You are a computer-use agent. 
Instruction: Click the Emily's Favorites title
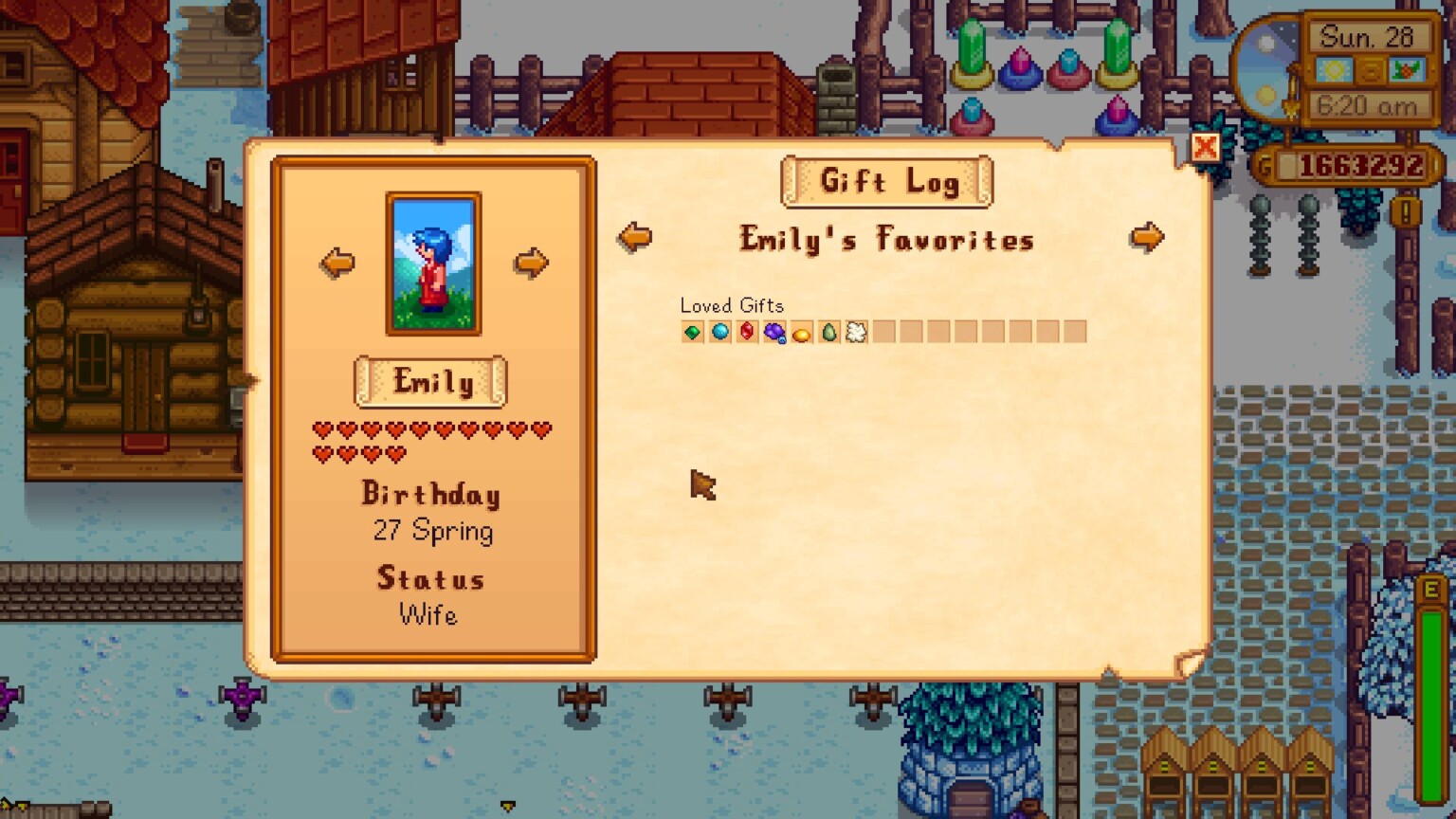pyautogui.click(x=885, y=240)
